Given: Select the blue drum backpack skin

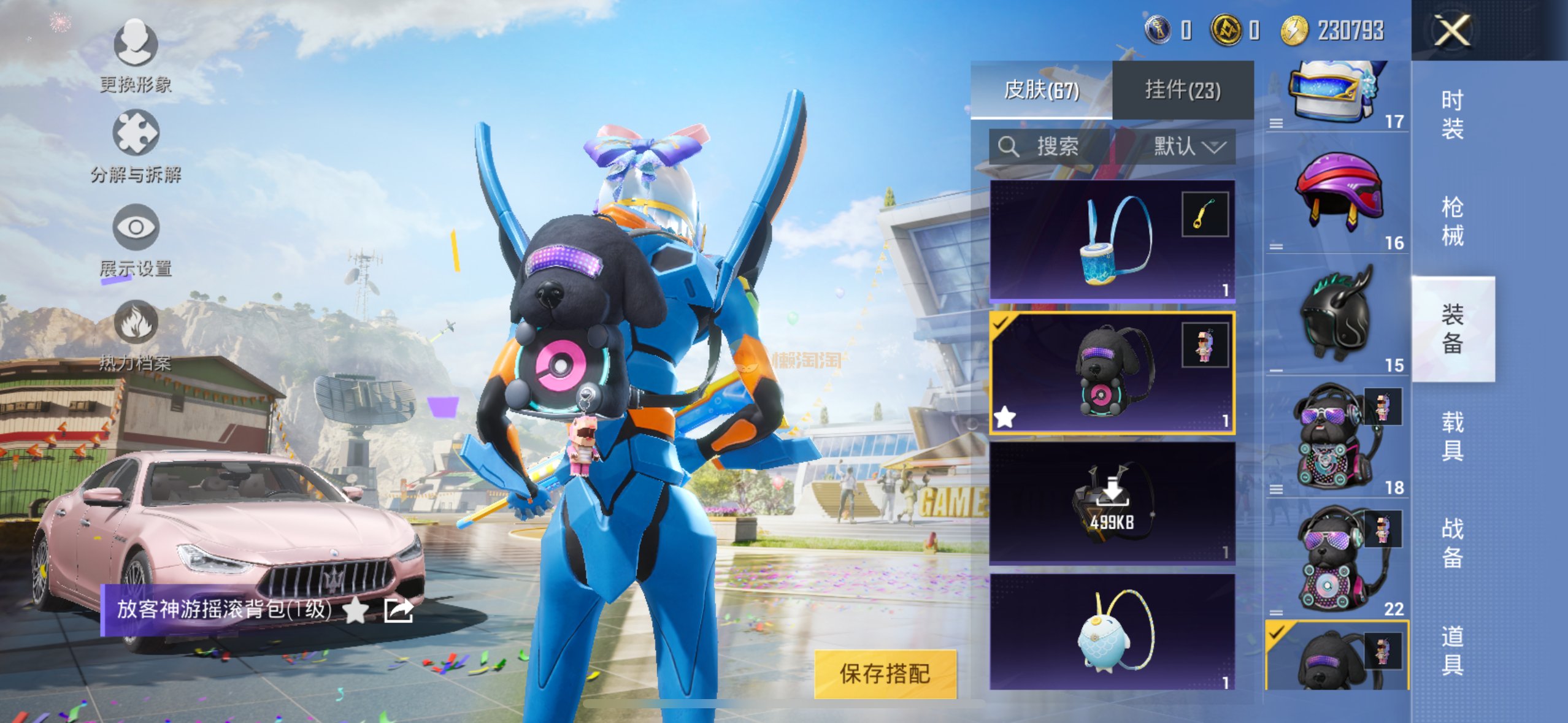Looking at the screenshot, I should tap(1112, 240).
